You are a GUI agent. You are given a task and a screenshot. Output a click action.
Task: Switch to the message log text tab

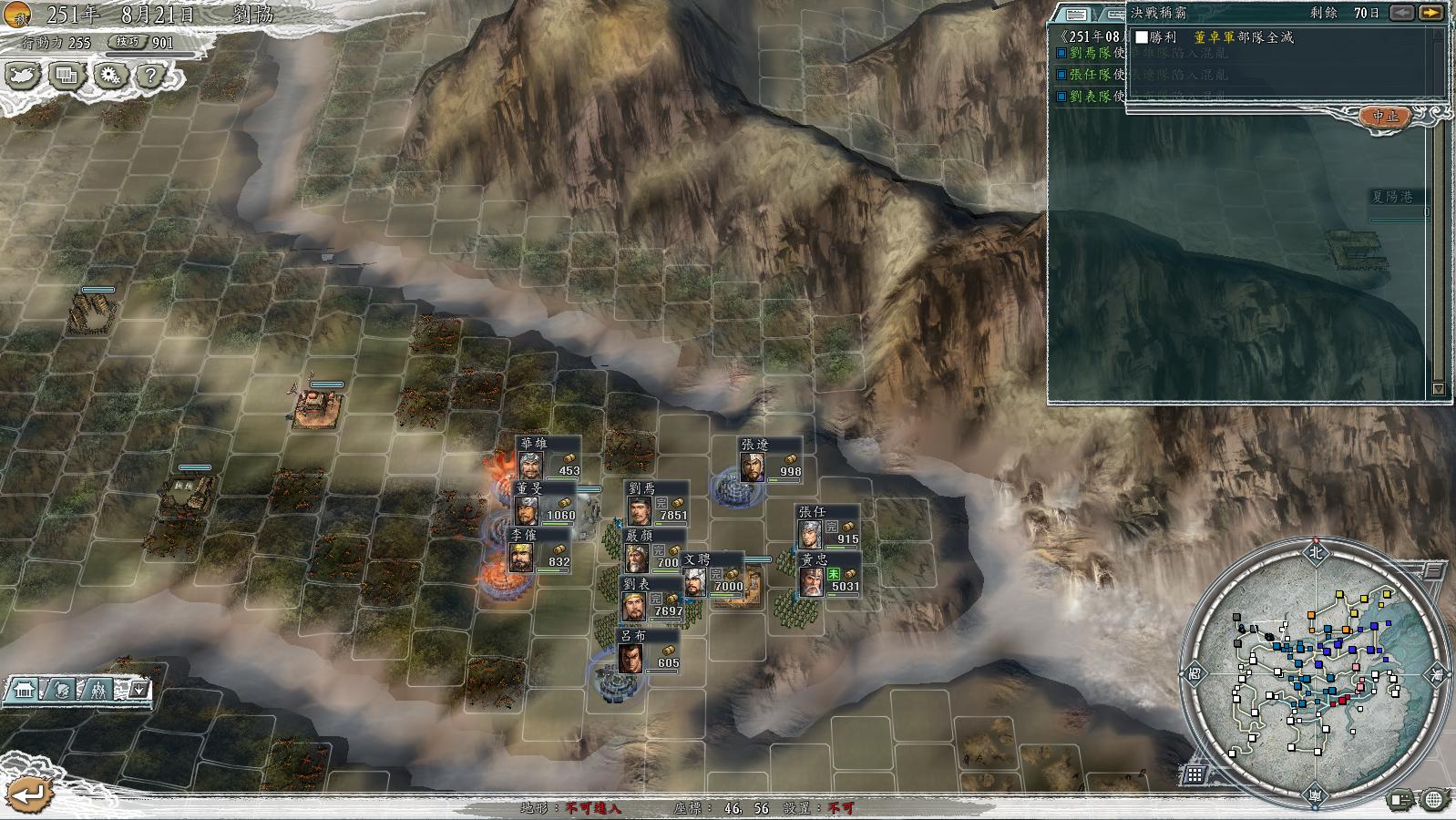[1076, 14]
